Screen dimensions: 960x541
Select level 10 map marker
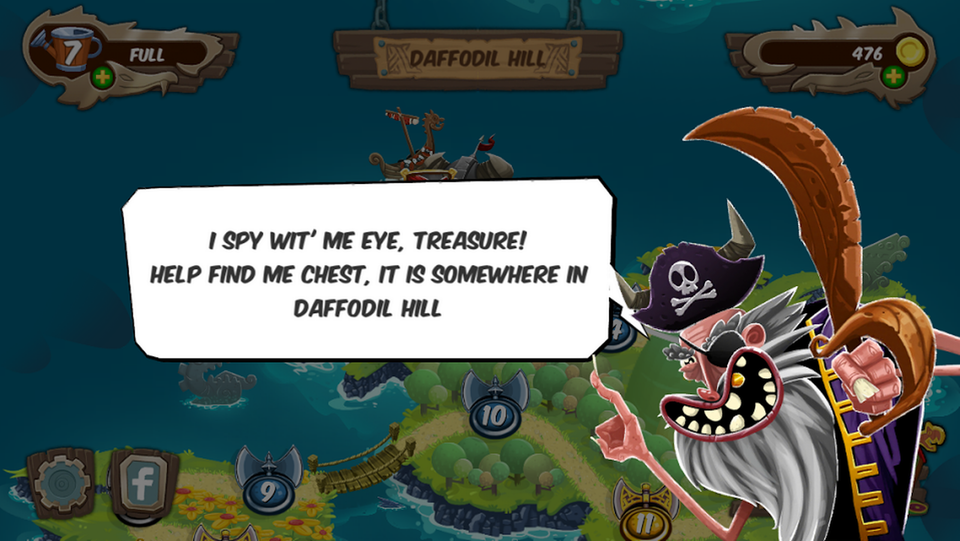pos(494,412)
